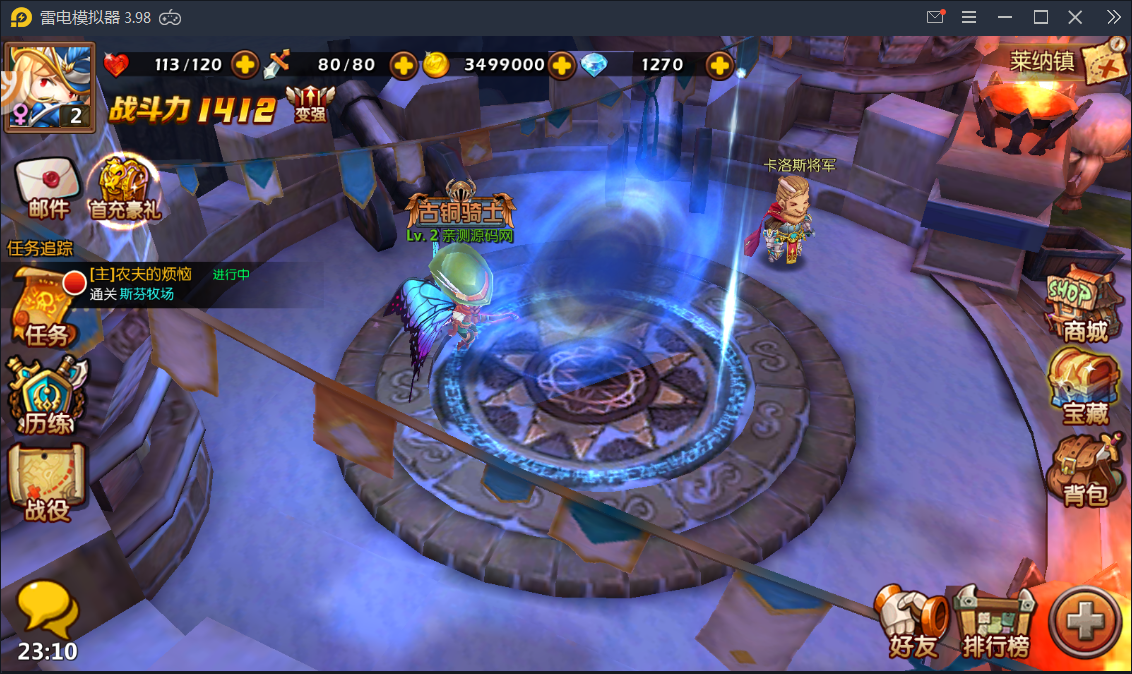Show the 排行榜 leaderboard

pyautogui.click(x=995, y=622)
